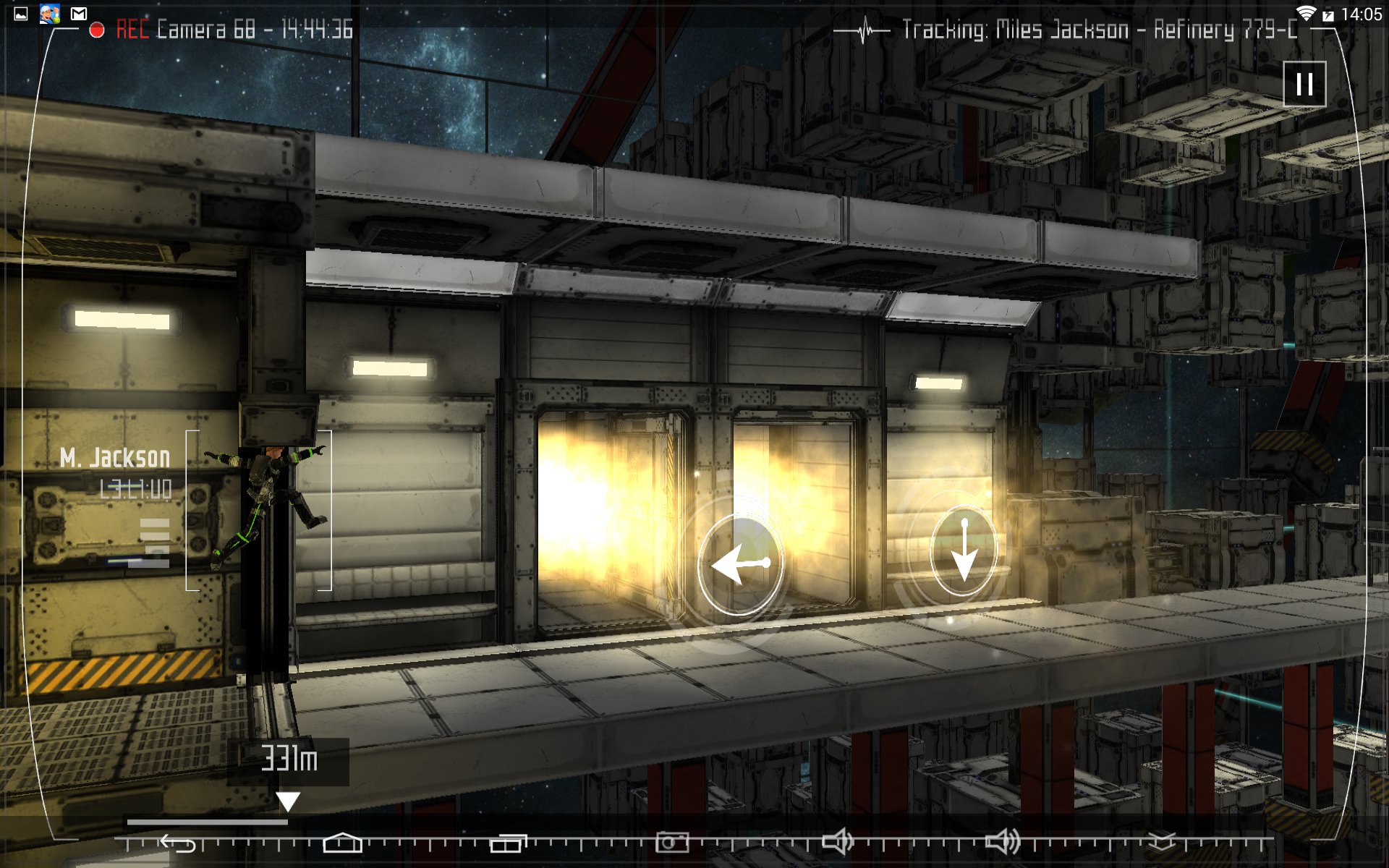Tap the left arrow action circle
This screenshot has width=1389, height=868.
(739, 565)
